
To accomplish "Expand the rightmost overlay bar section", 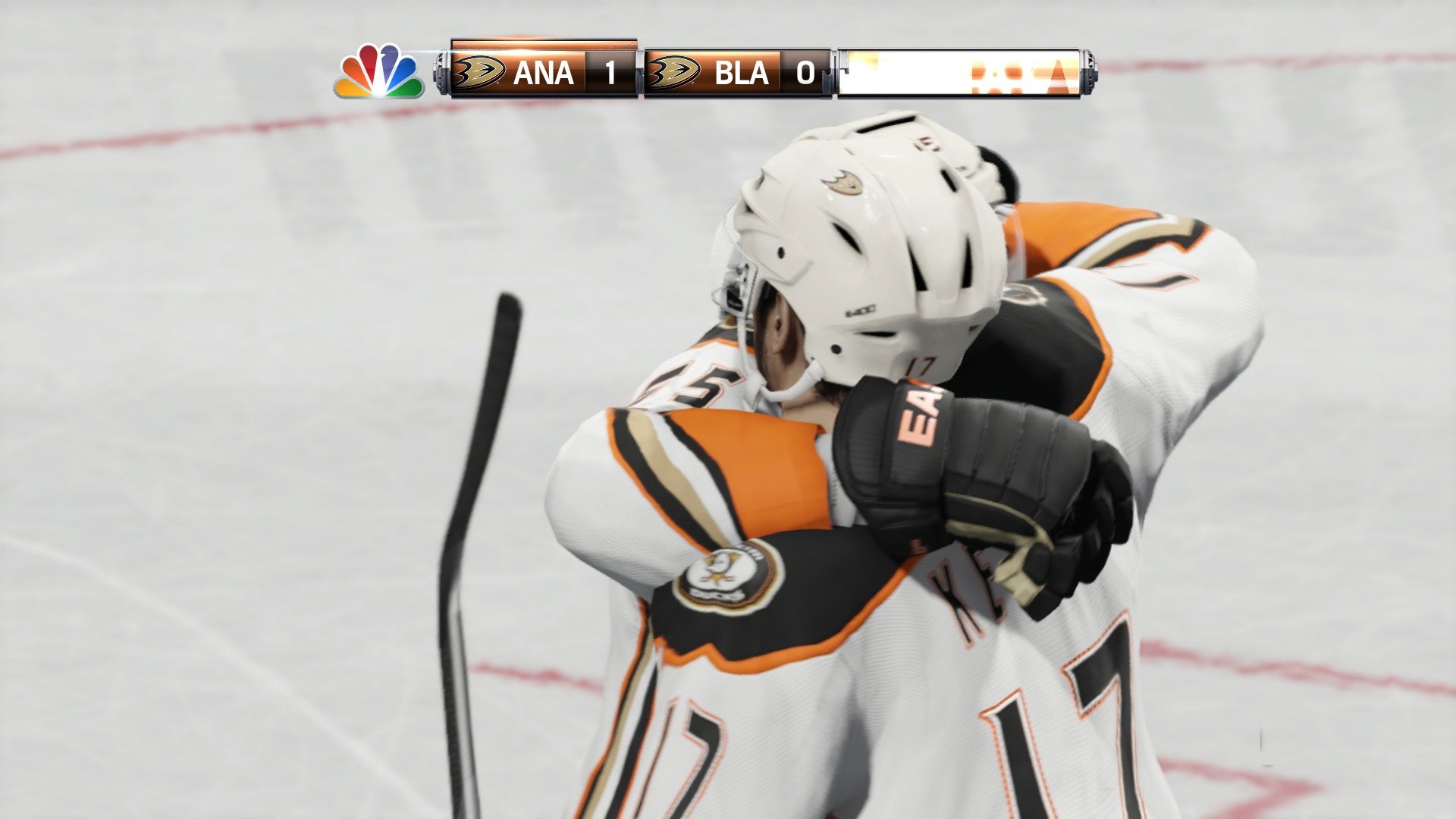I will click(963, 72).
